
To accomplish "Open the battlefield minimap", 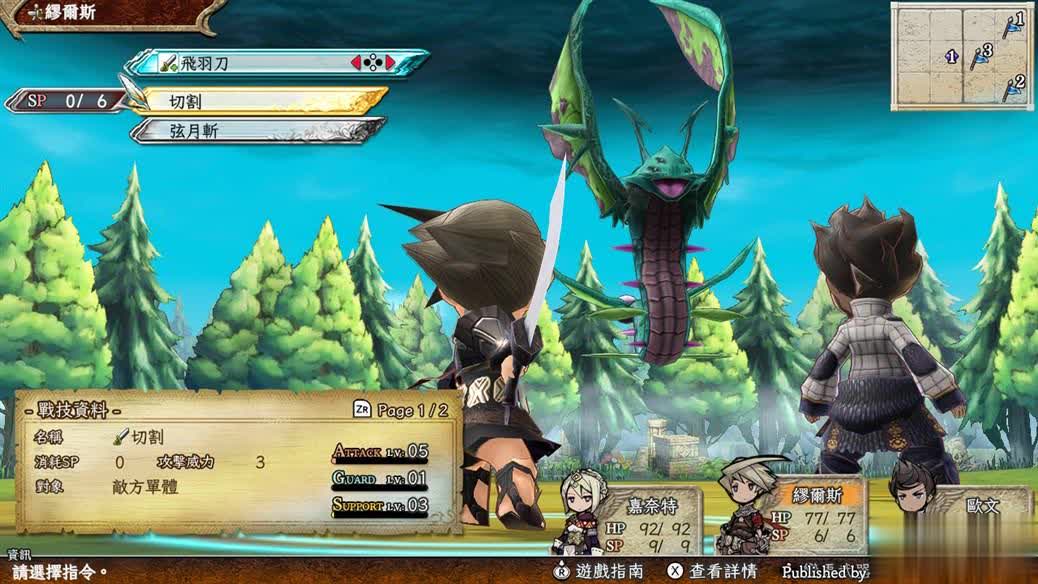I will point(962,55).
